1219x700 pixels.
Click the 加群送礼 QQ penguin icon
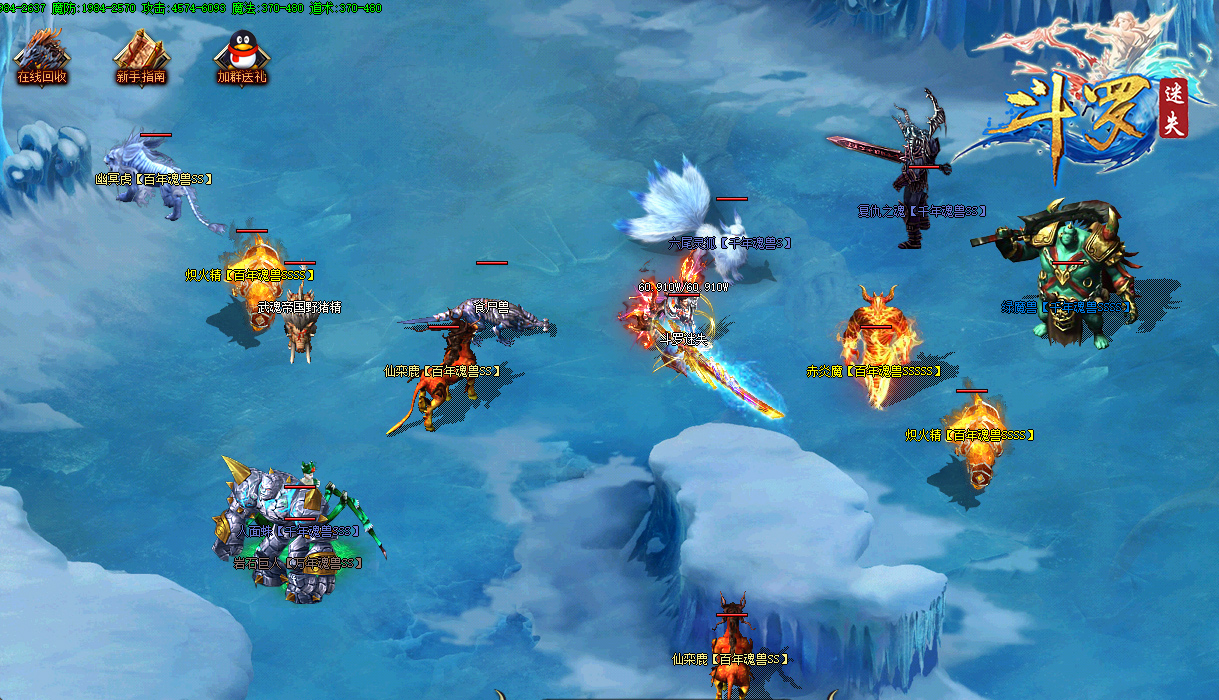241,55
